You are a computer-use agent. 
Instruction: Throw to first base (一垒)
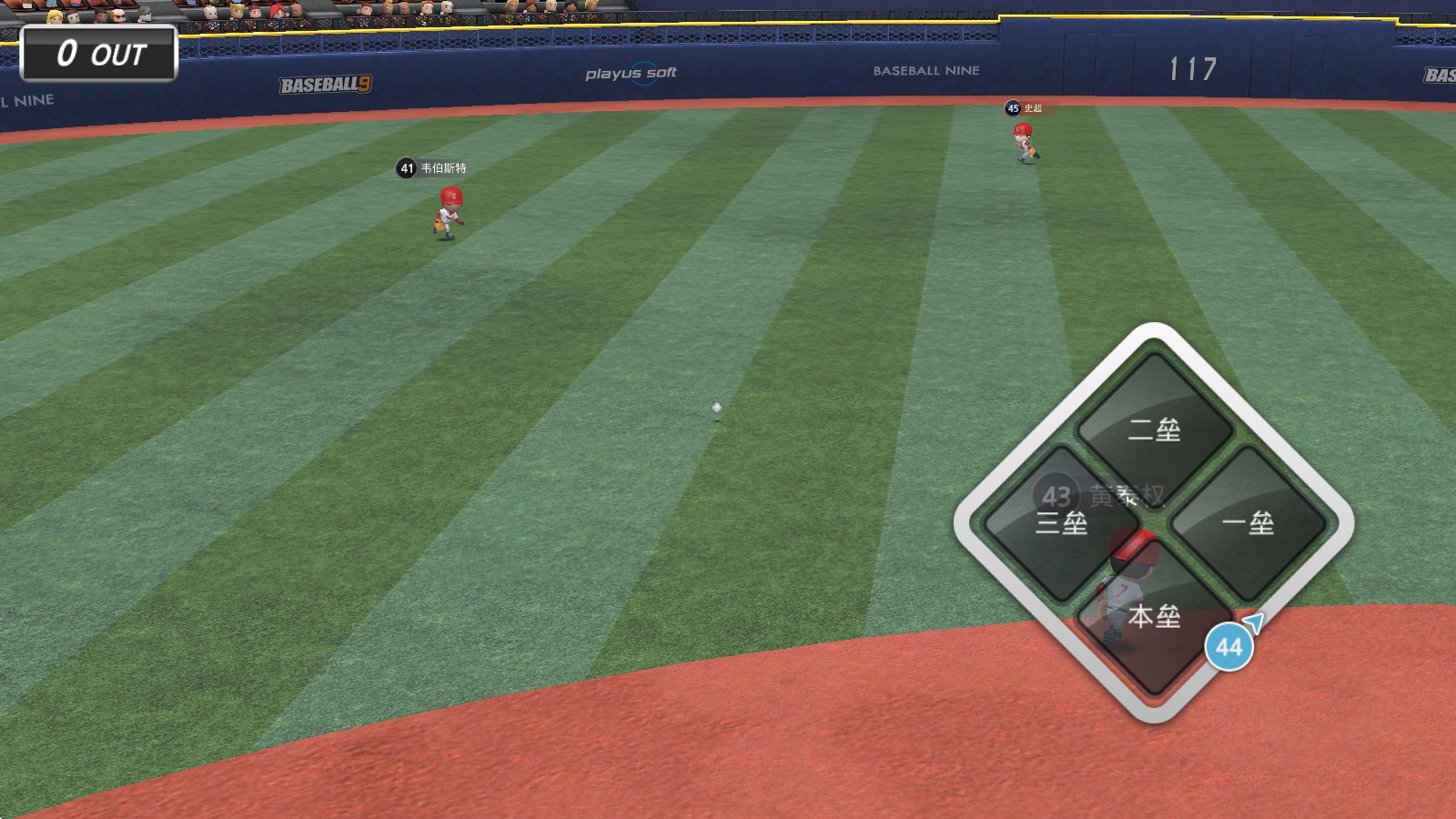(x=1248, y=523)
